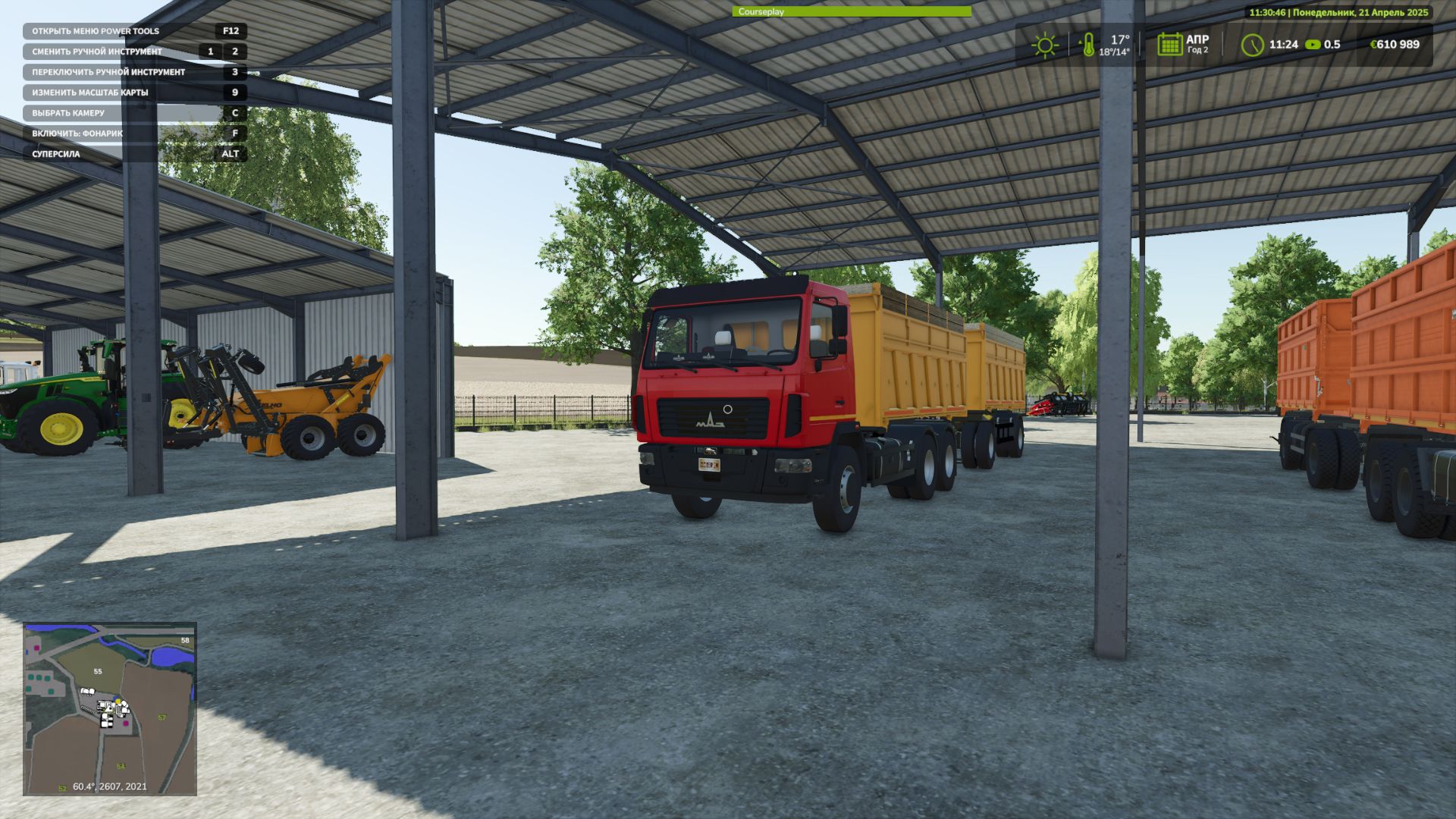
Task: Click the time-scale play icon showing 0.5
Action: pyautogui.click(x=1313, y=45)
